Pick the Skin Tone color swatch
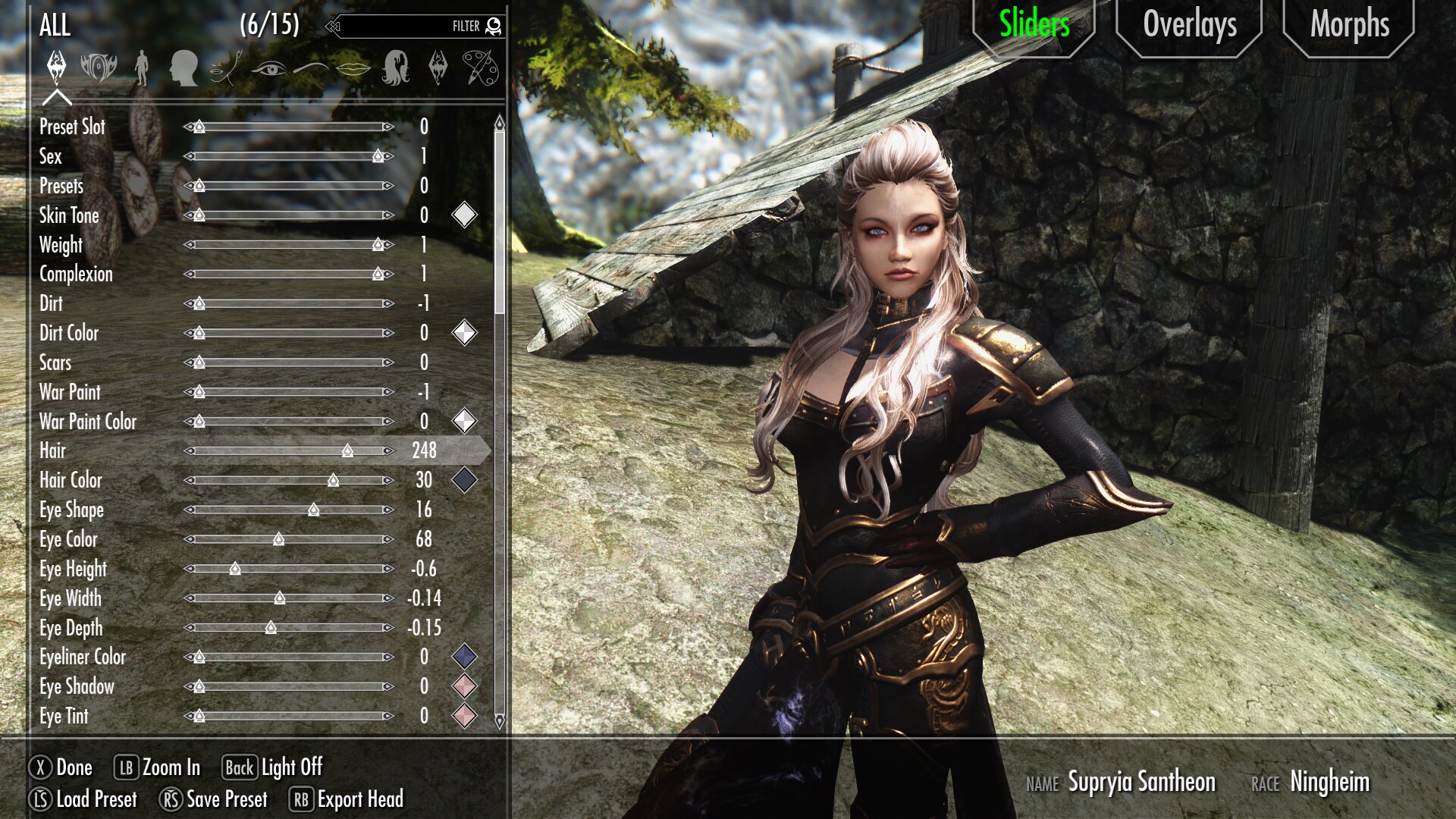Viewport: 1456px width, 819px height. click(464, 215)
